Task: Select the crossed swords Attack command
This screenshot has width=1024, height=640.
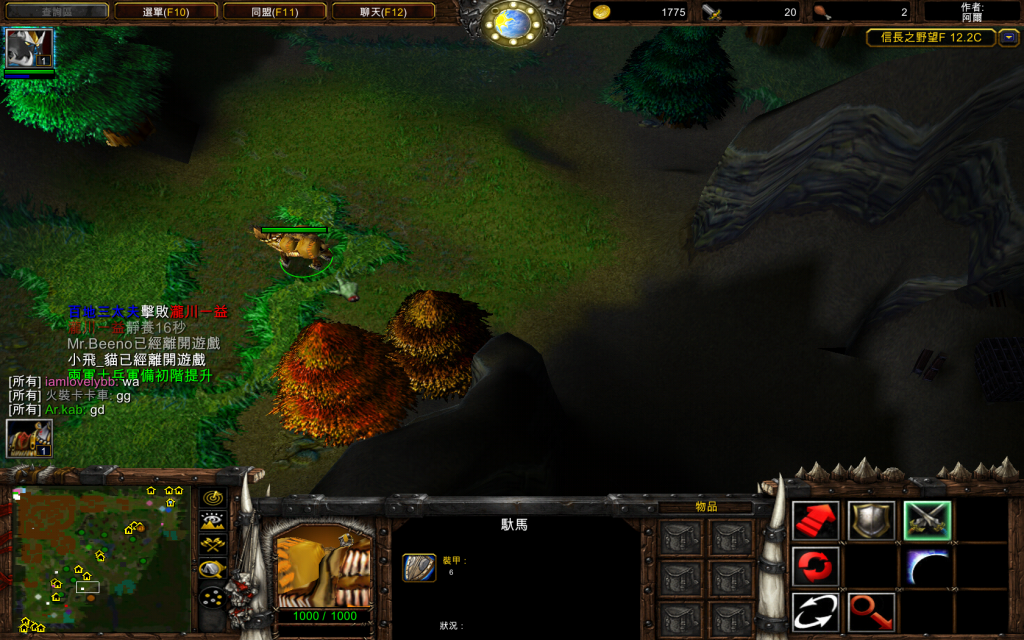Action: point(927,520)
